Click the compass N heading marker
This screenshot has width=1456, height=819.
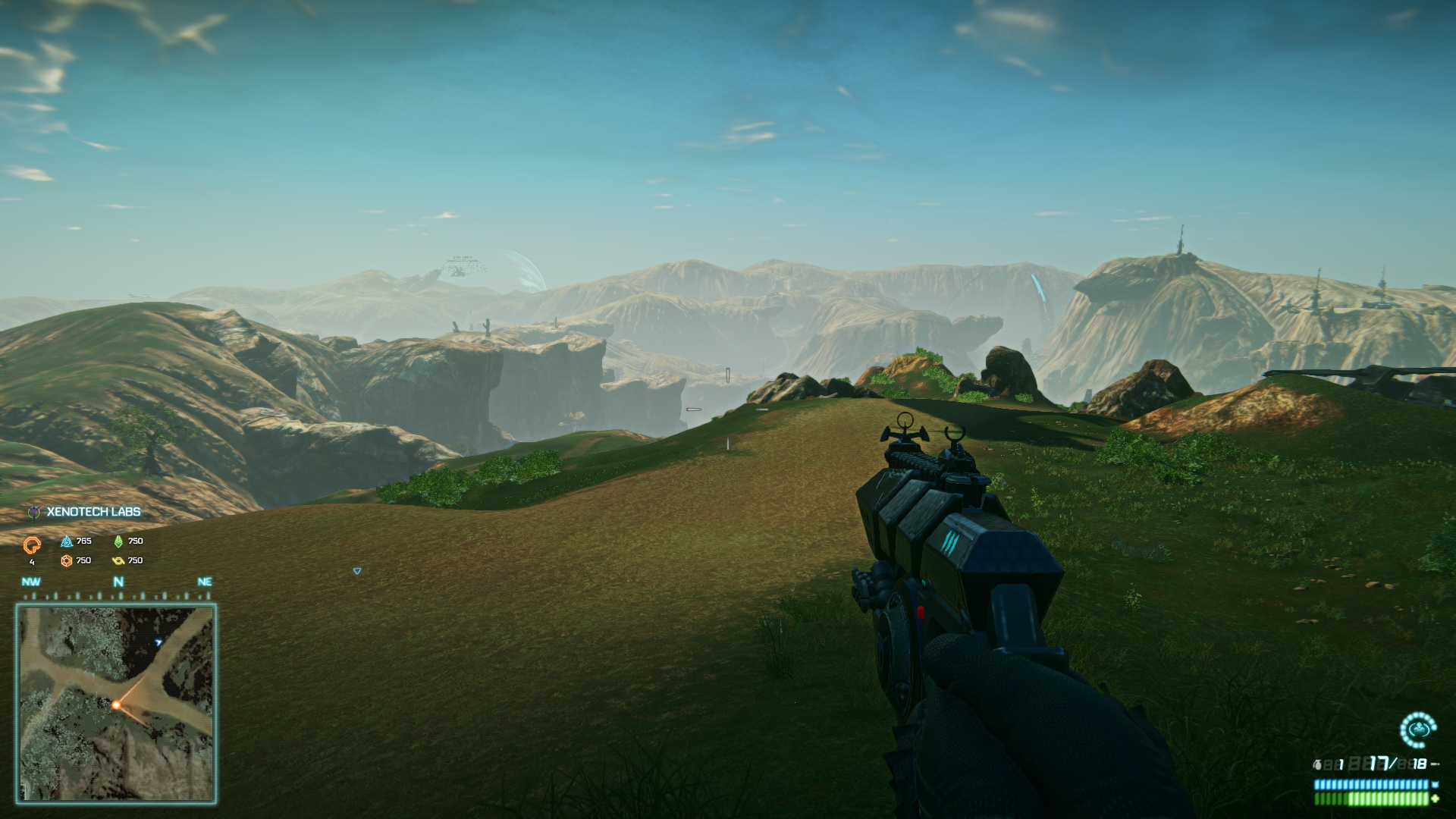(118, 582)
